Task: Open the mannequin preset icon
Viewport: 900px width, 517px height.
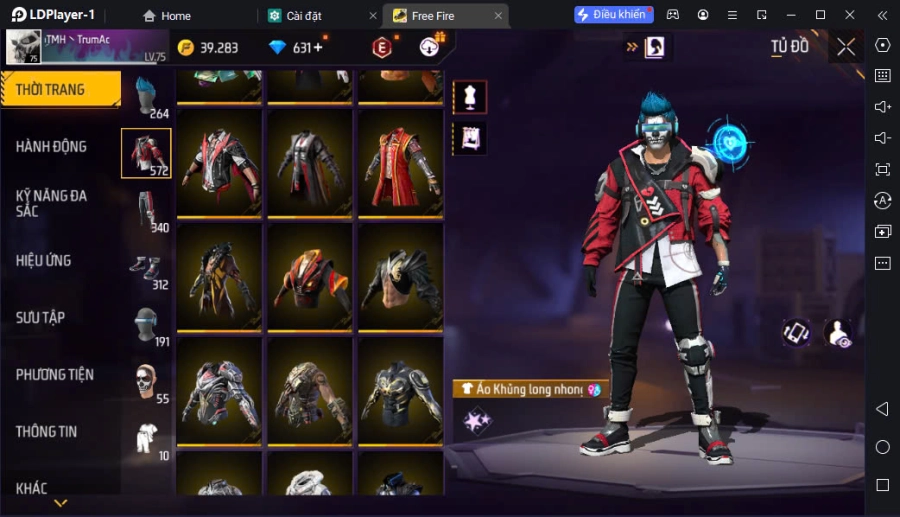Action: pyautogui.click(x=470, y=97)
